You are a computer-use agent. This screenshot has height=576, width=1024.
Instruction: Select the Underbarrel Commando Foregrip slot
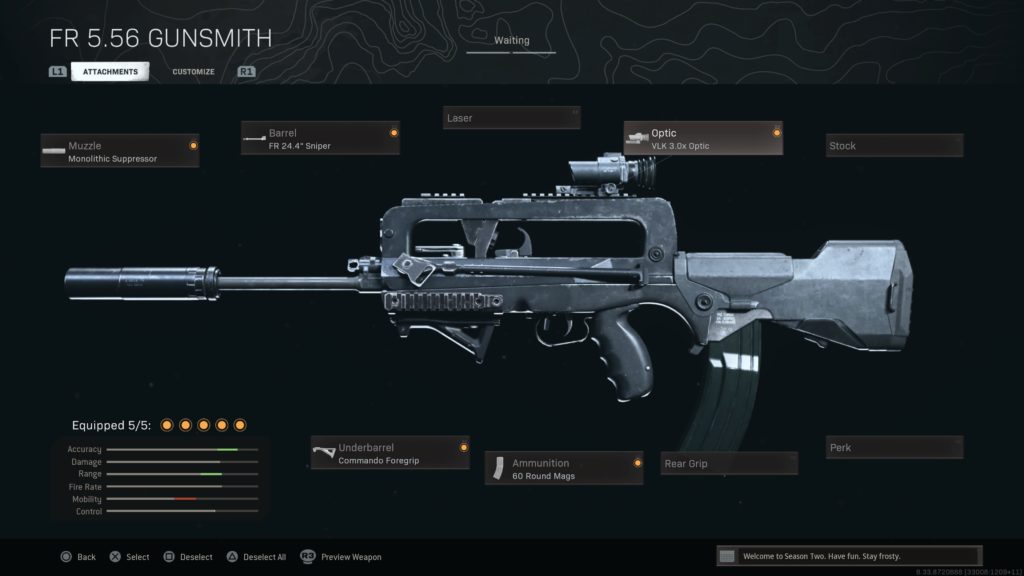(x=390, y=453)
